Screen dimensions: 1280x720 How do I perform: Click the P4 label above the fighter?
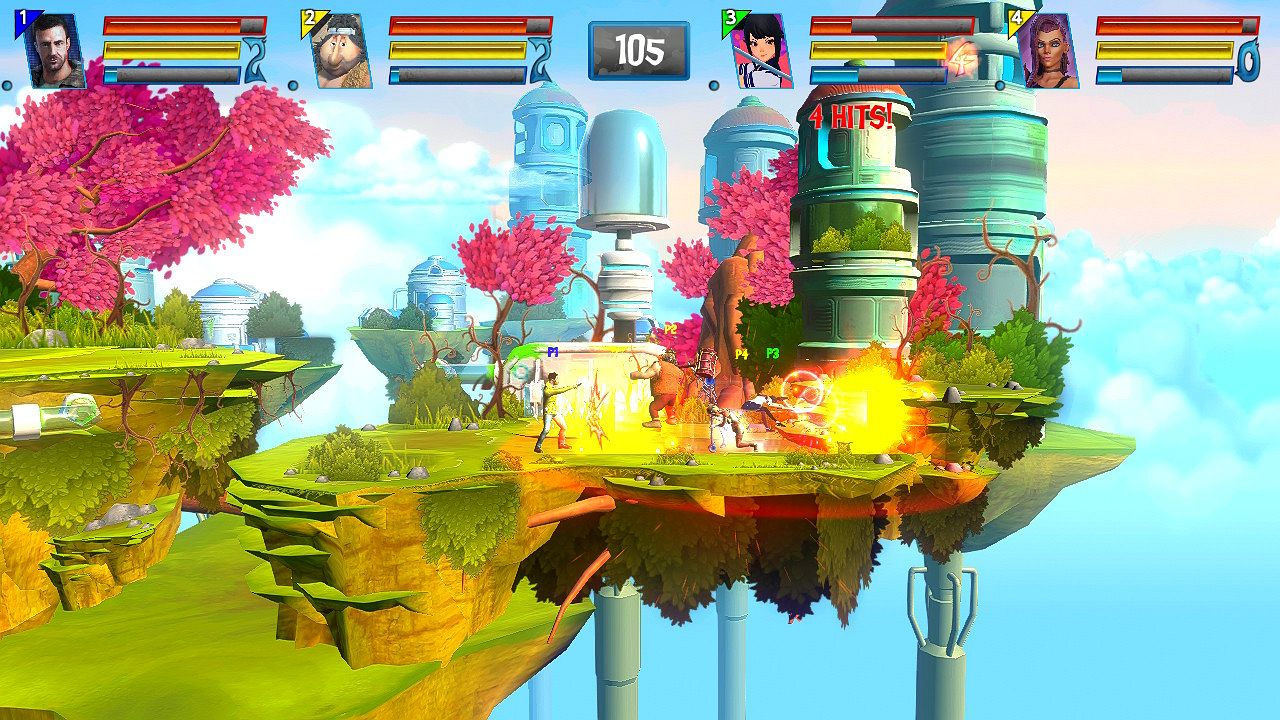[740, 354]
